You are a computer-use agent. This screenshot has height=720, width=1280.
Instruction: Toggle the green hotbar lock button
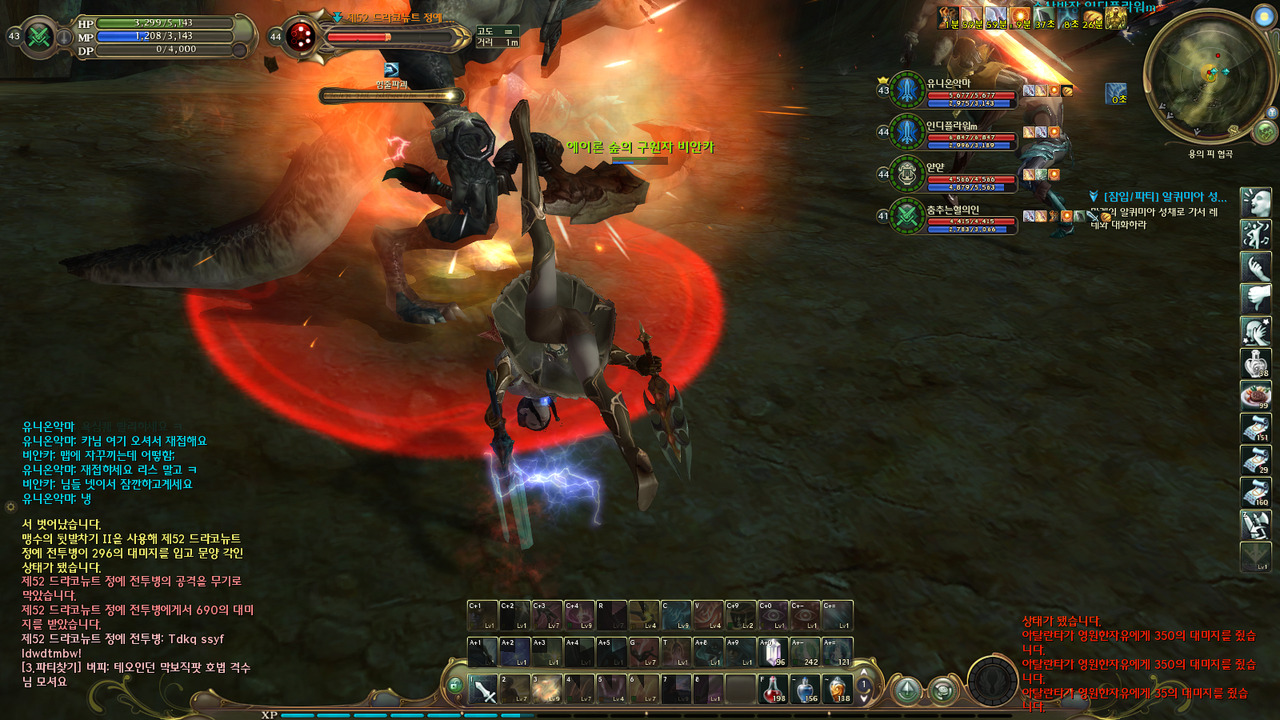point(455,686)
